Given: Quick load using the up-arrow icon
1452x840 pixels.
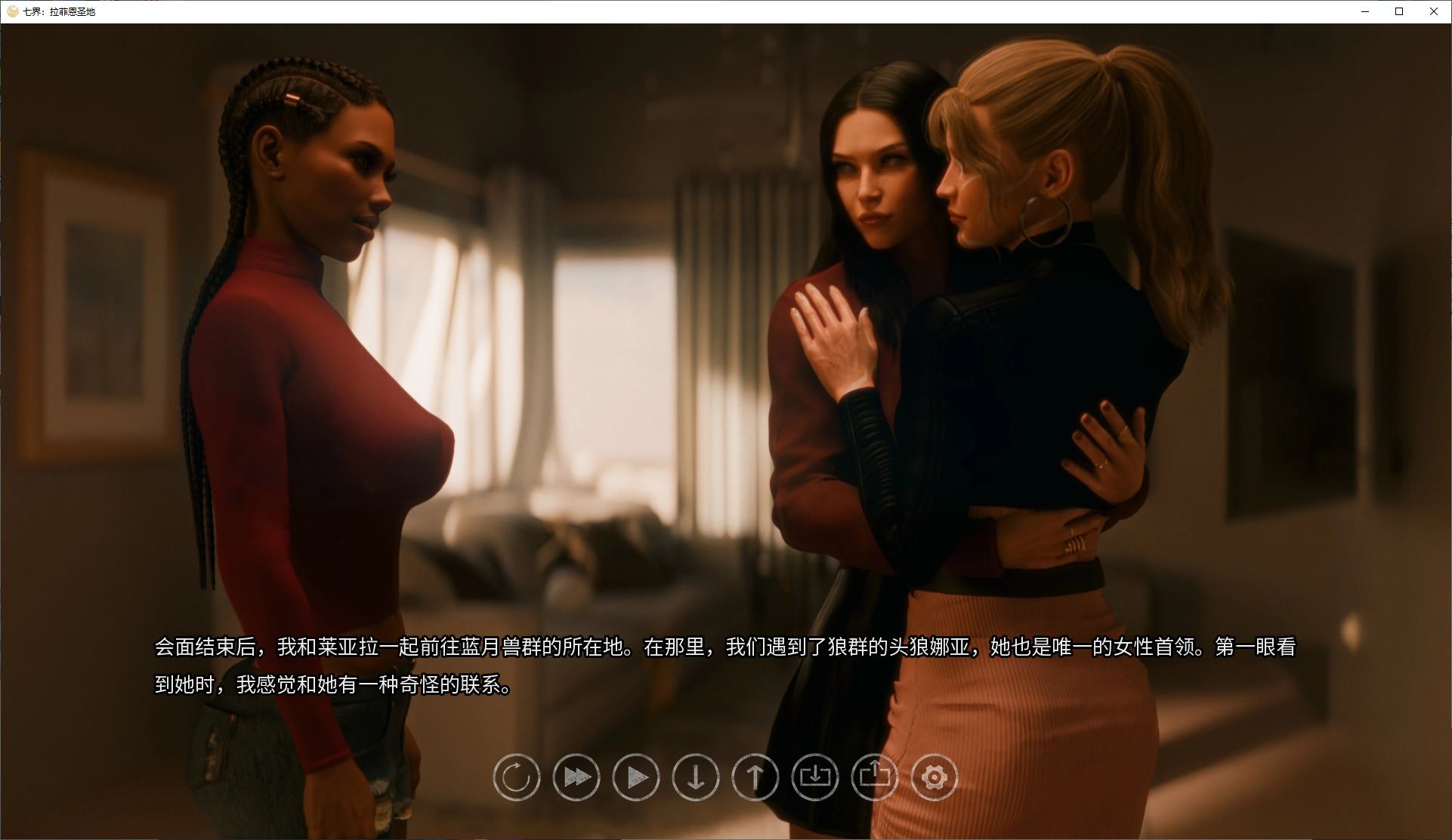Looking at the screenshot, I should (x=755, y=777).
